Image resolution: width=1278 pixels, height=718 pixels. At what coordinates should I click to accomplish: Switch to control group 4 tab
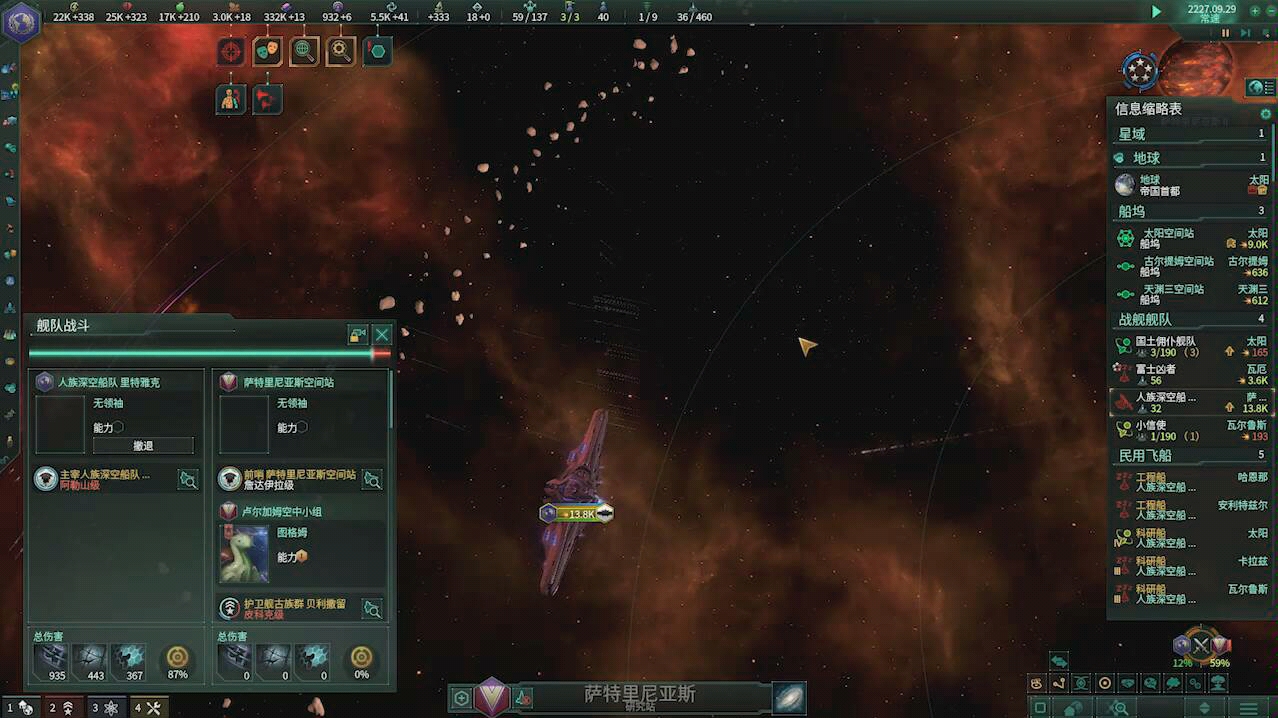(147, 707)
